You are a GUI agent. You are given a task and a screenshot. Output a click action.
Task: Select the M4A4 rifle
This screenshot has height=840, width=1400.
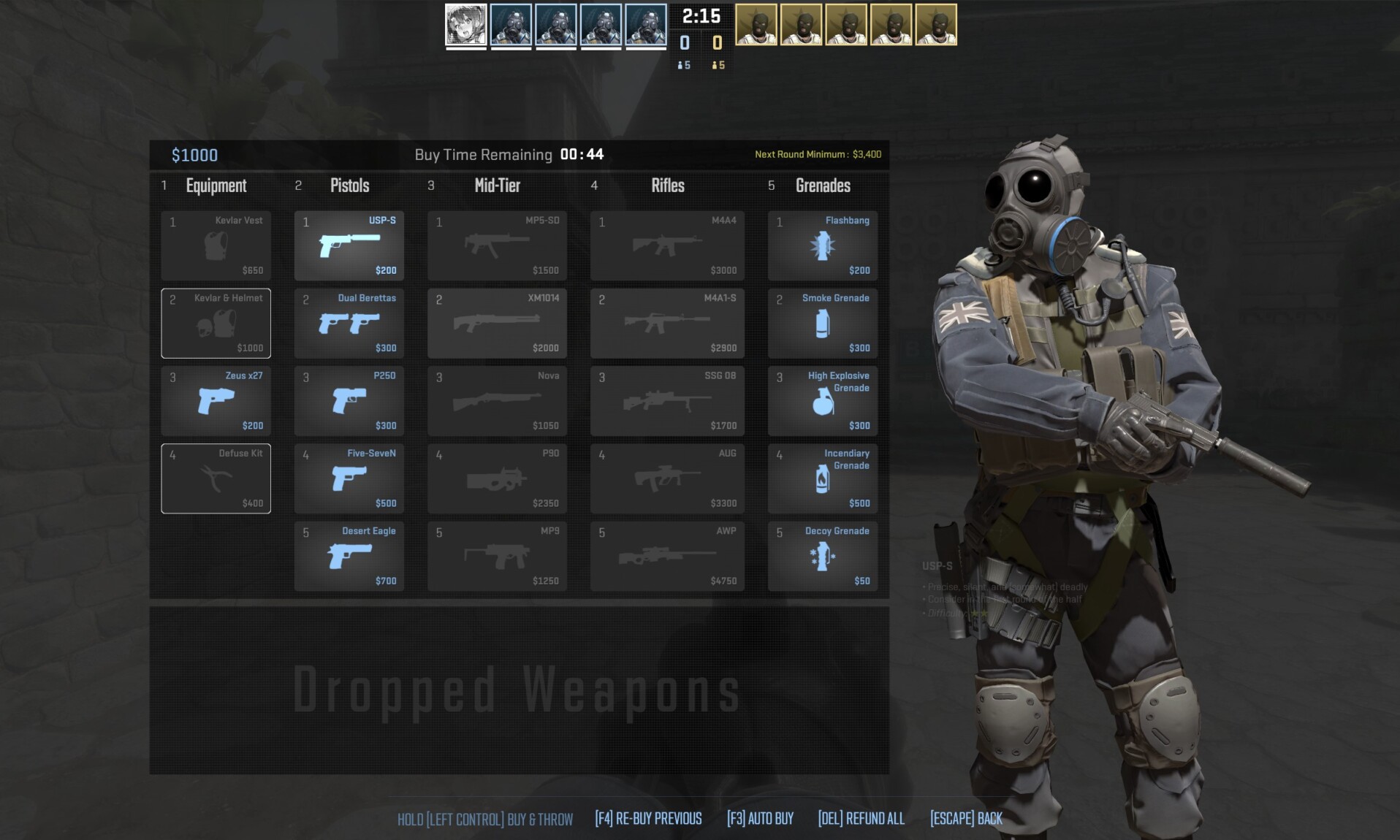pyautogui.click(x=667, y=246)
